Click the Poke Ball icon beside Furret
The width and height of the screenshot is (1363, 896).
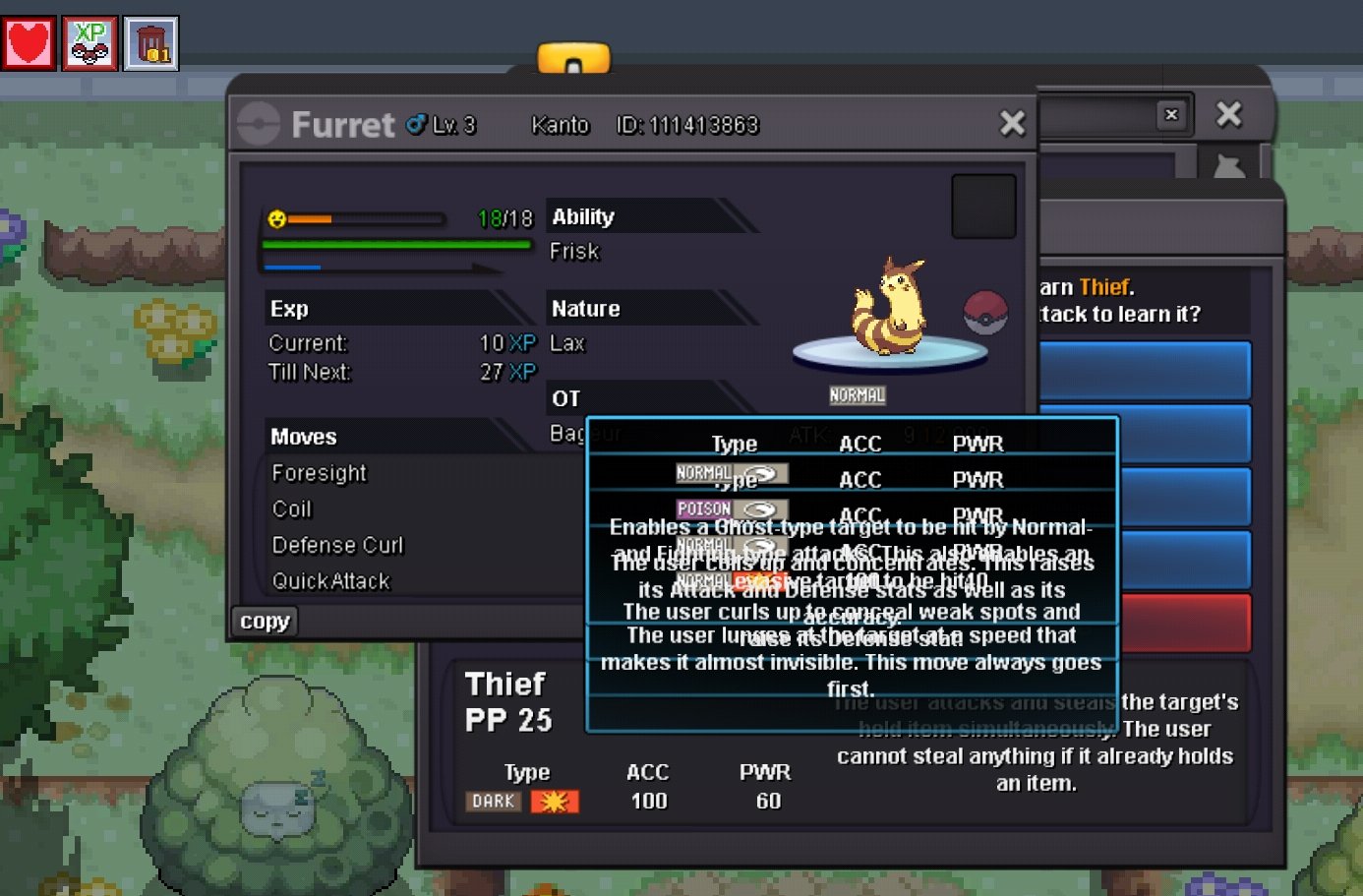[985, 313]
